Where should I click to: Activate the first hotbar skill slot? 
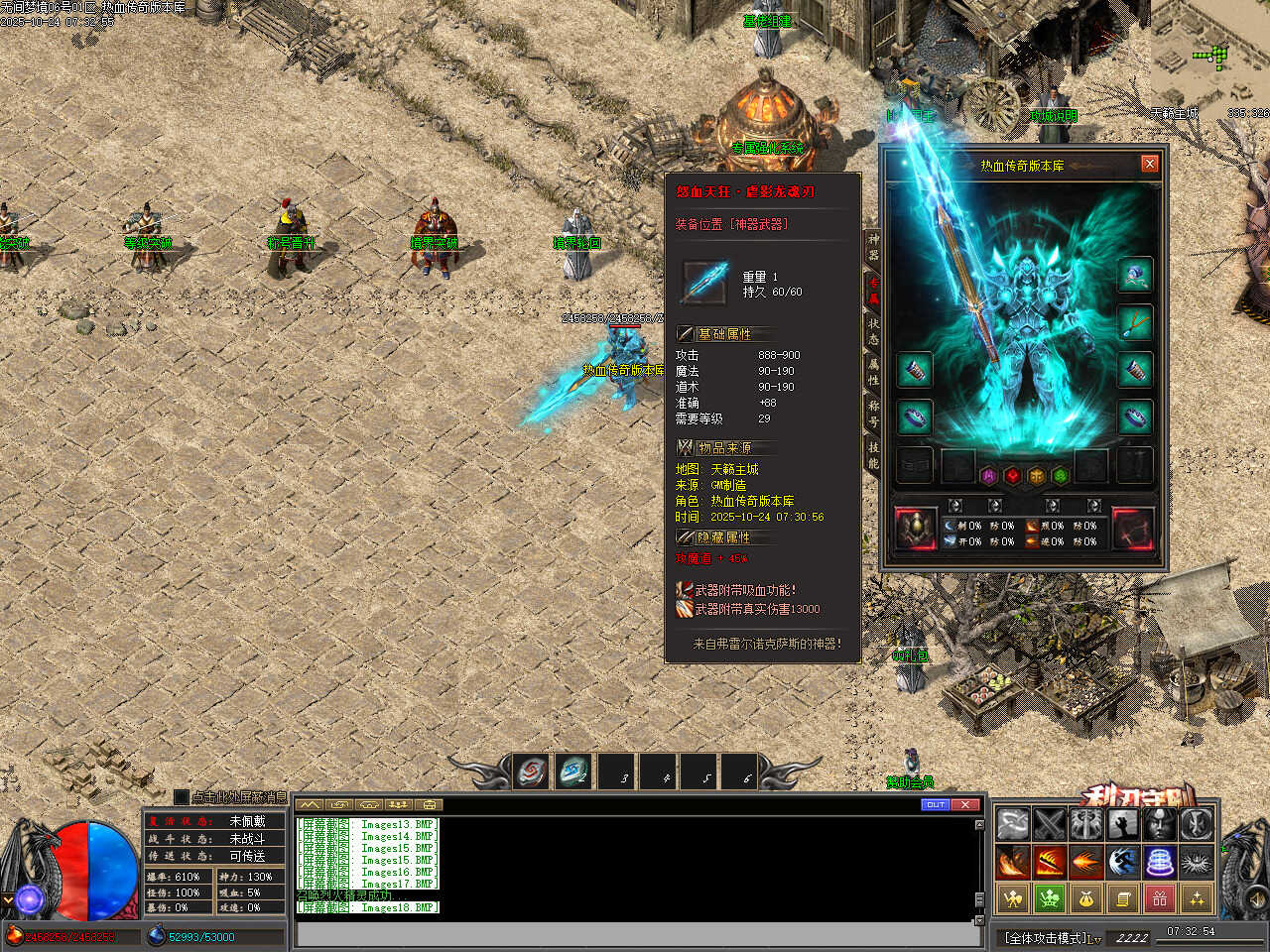click(532, 772)
